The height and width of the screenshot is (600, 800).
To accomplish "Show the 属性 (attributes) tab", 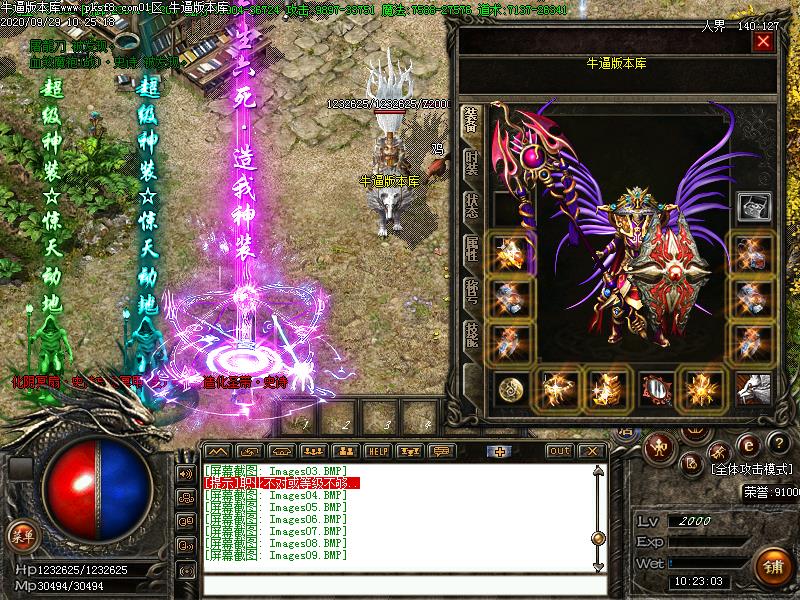I will pyautogui.click(x=472, y=250).
